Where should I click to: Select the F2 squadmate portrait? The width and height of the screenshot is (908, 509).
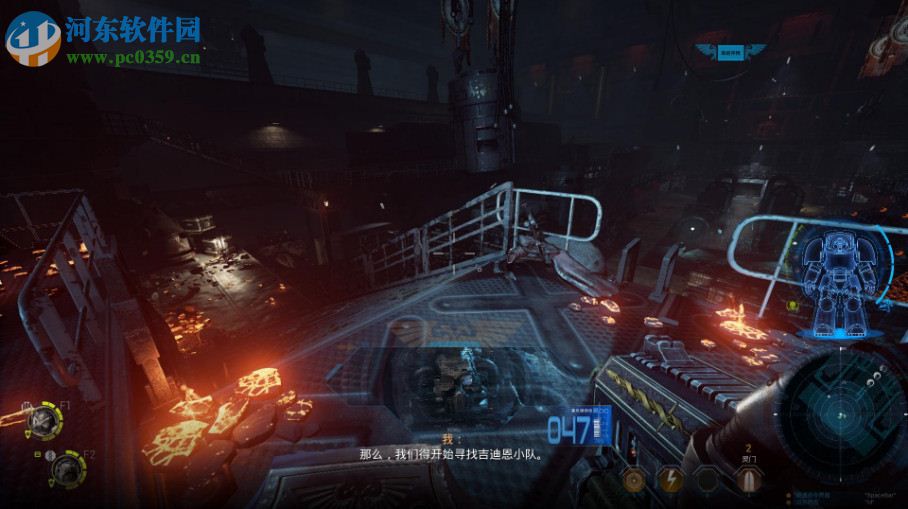point(67,467)
